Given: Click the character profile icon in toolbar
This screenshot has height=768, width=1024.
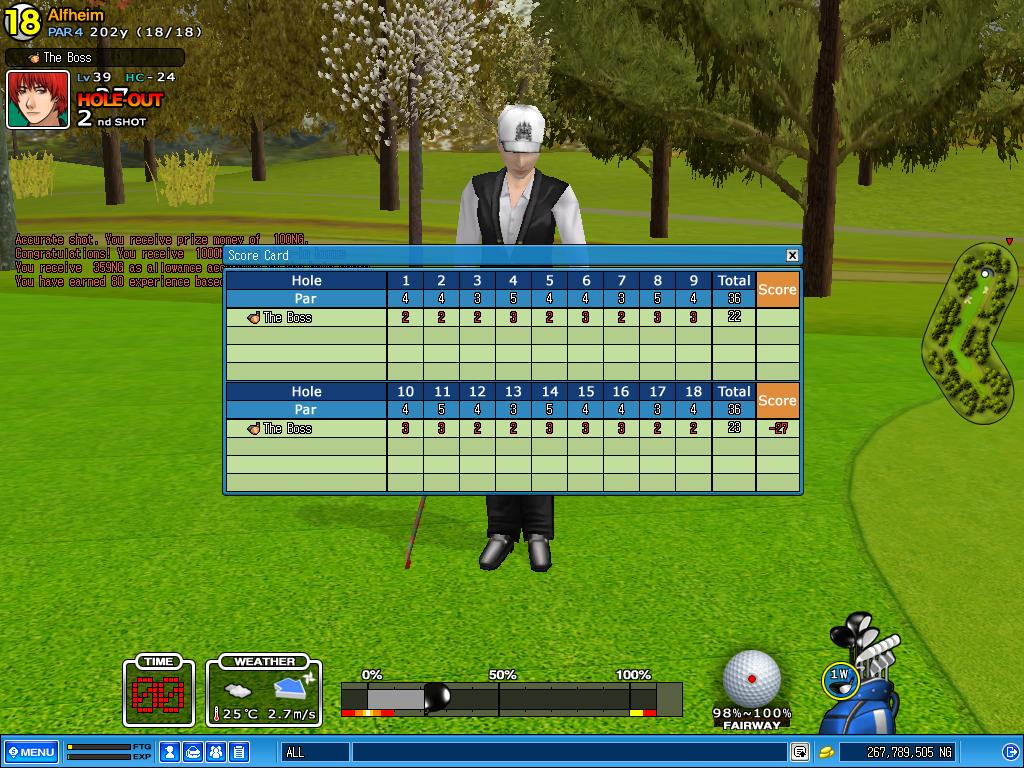Looking at the screenshot, I should 171,752.
